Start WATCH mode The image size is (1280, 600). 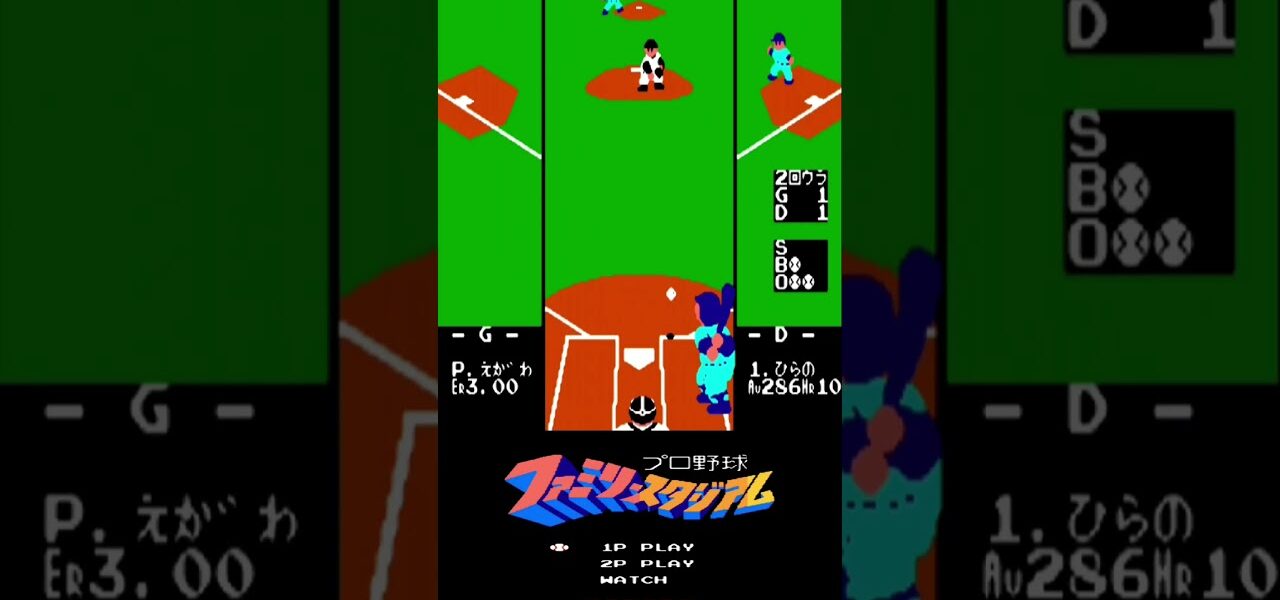coord(634,579)
